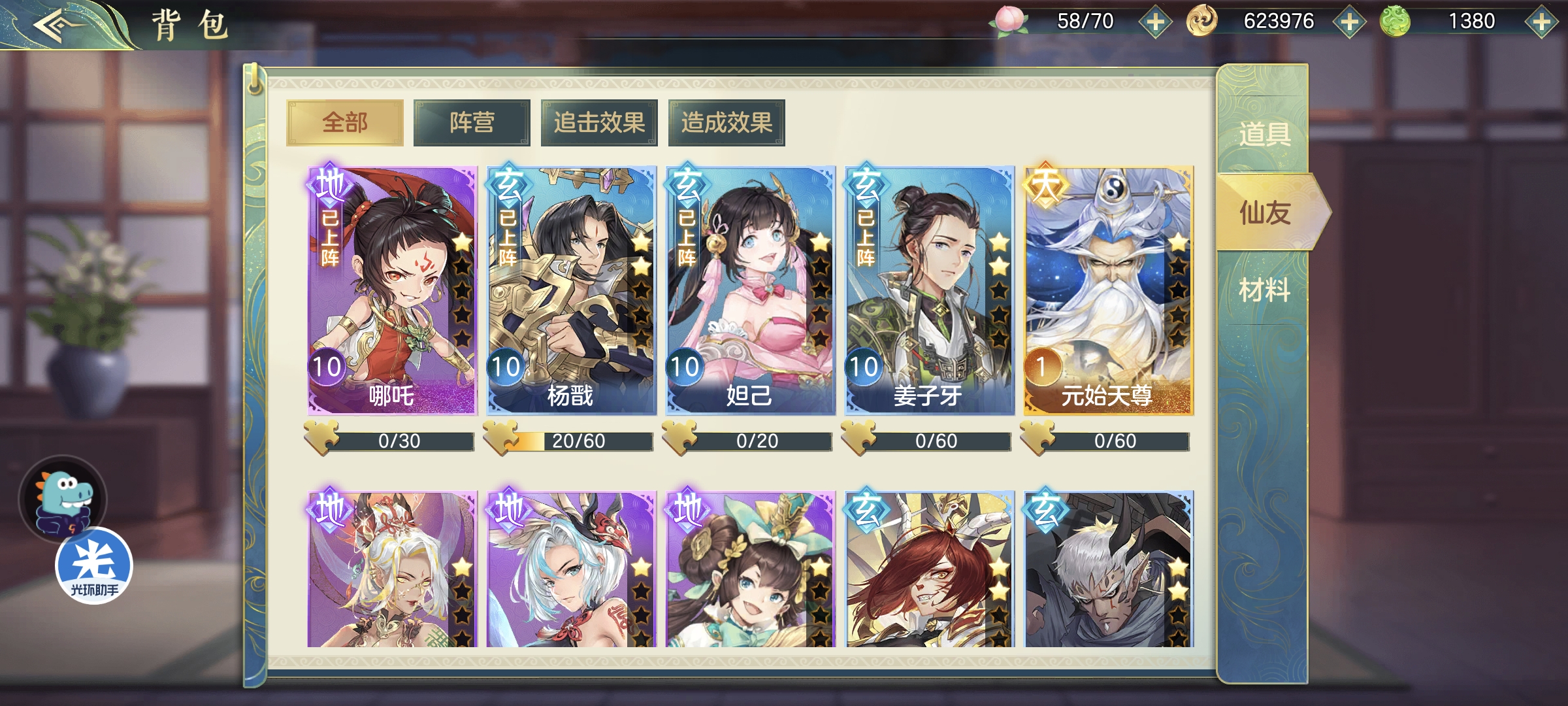Screen dimensions: 1568x706
Task: Select the red-haired horned 玄 card
Action: [x=929, y=570]
